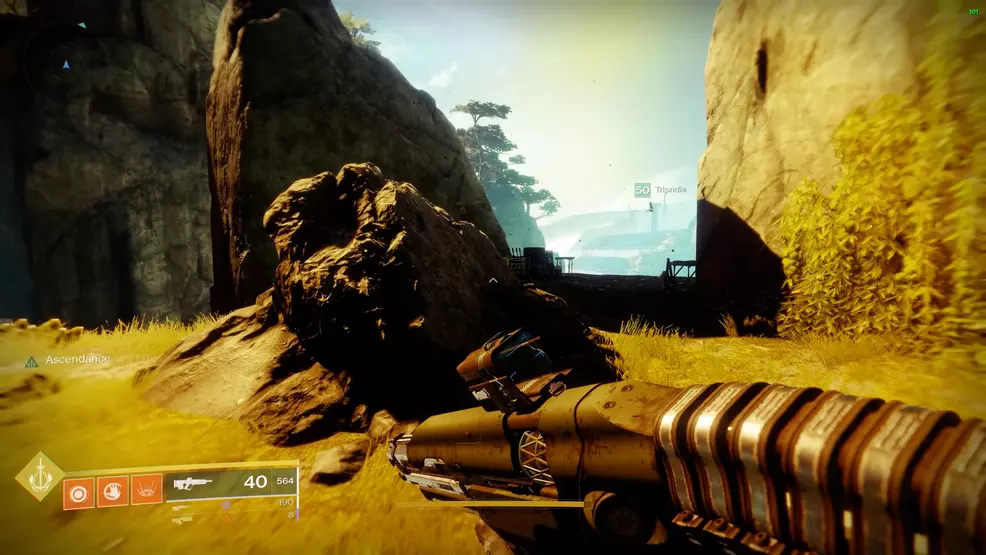
Task: Select the equipped rifle weapon slot
Action: pos(232,484)
